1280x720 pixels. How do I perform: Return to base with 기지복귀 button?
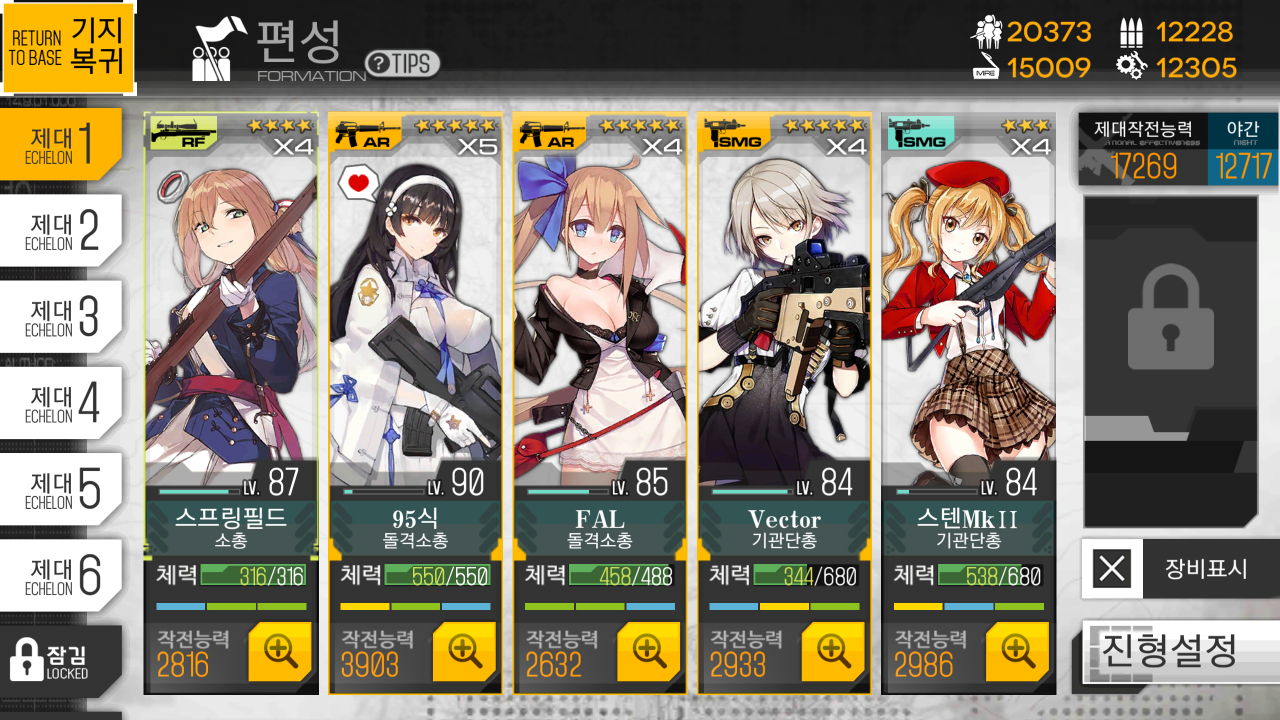(x=68, y=47)
